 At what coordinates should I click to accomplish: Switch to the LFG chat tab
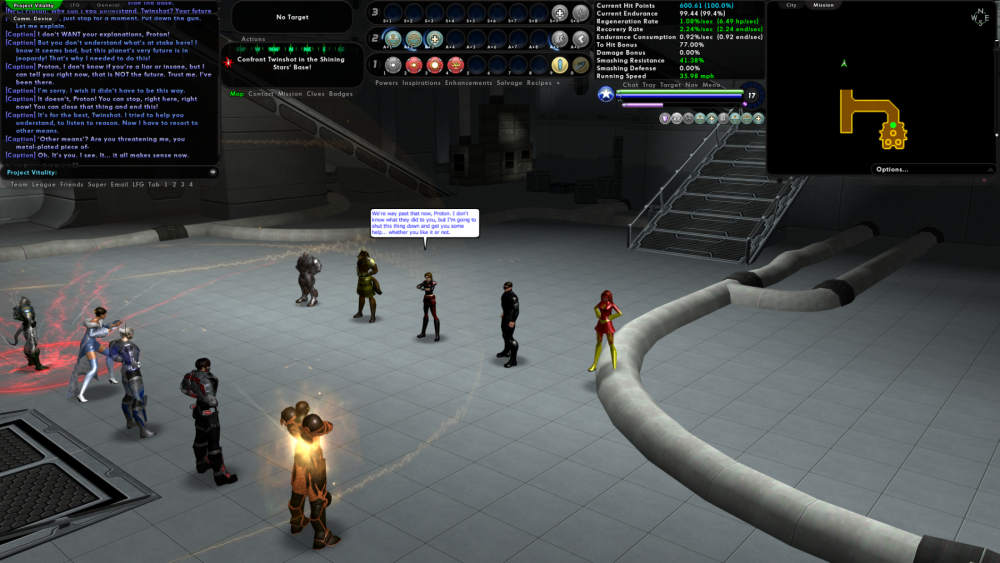[75, 5]
